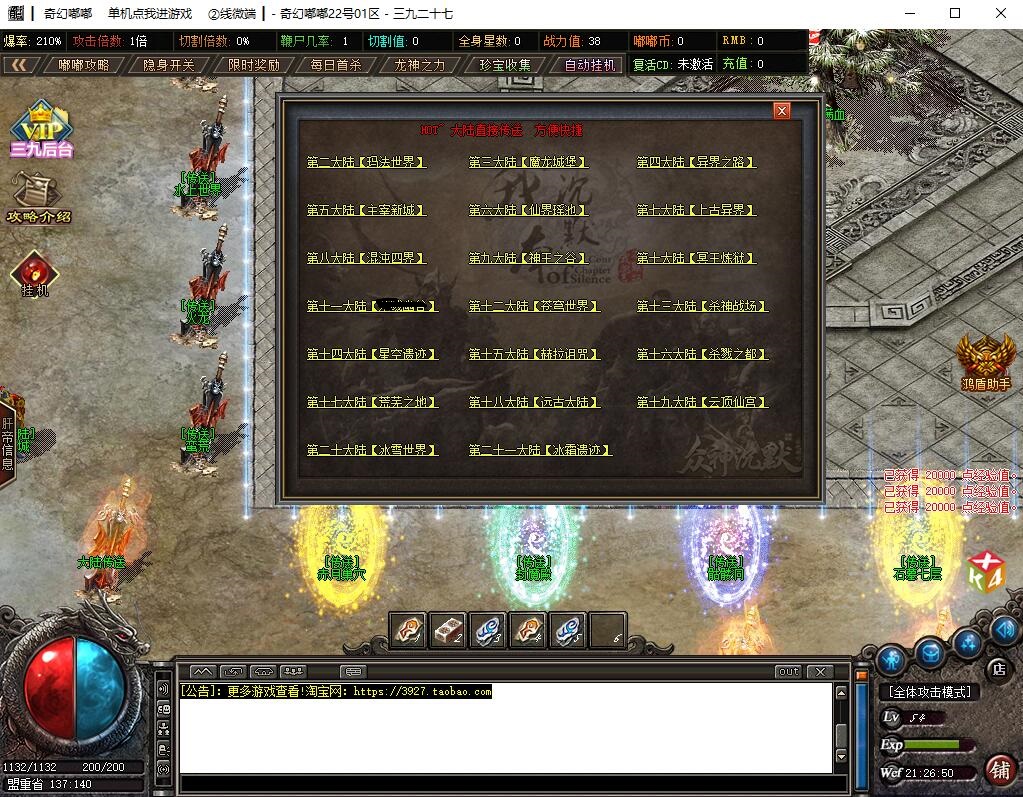The height and width of the screenshot is (797, 1023).
Task: Open the 嘟嘟攻略 guide button
Action: pos(82,65)
